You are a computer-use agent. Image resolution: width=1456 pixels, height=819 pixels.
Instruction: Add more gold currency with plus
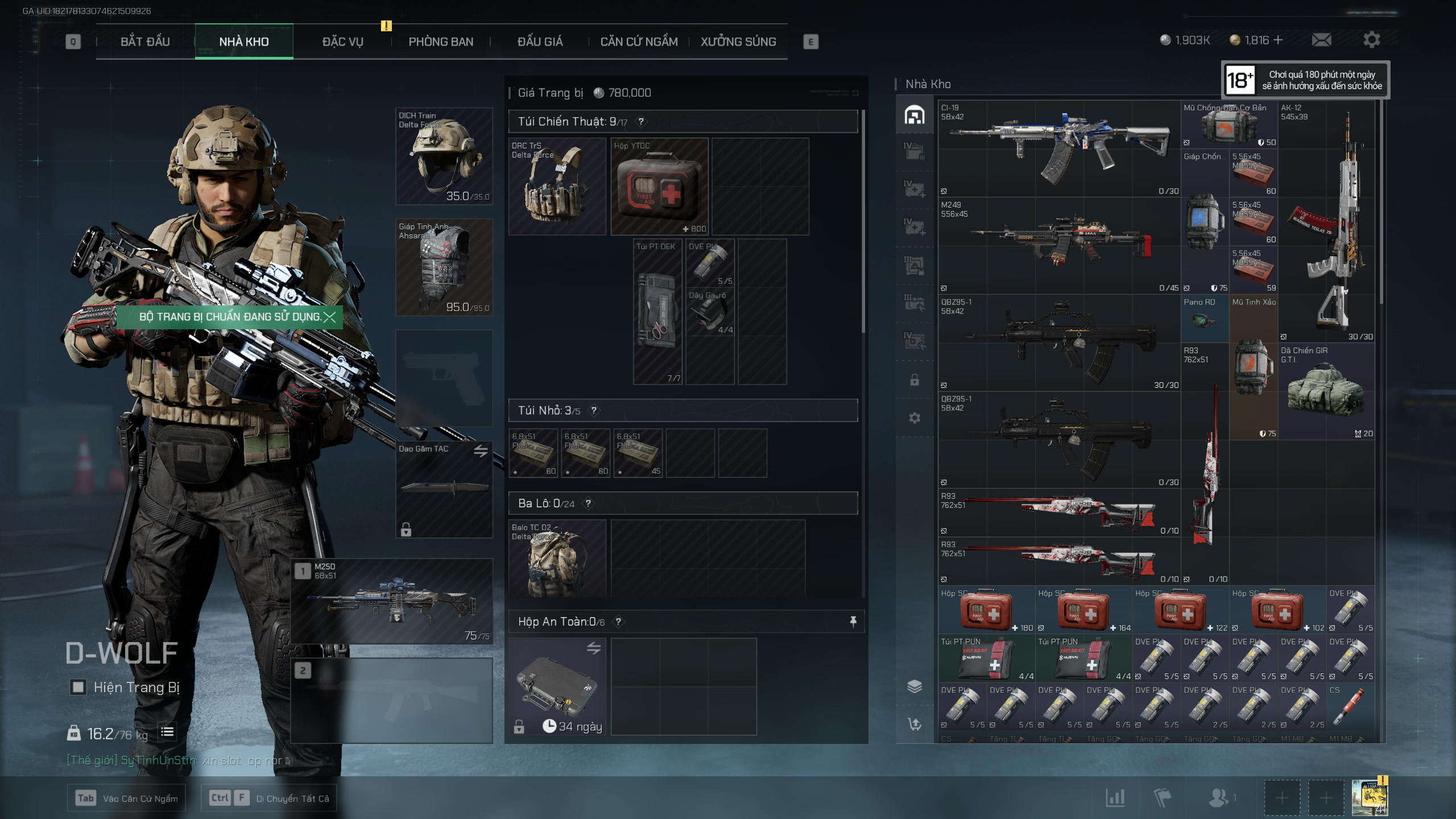pyautogui.click(x=1279, y=40)
